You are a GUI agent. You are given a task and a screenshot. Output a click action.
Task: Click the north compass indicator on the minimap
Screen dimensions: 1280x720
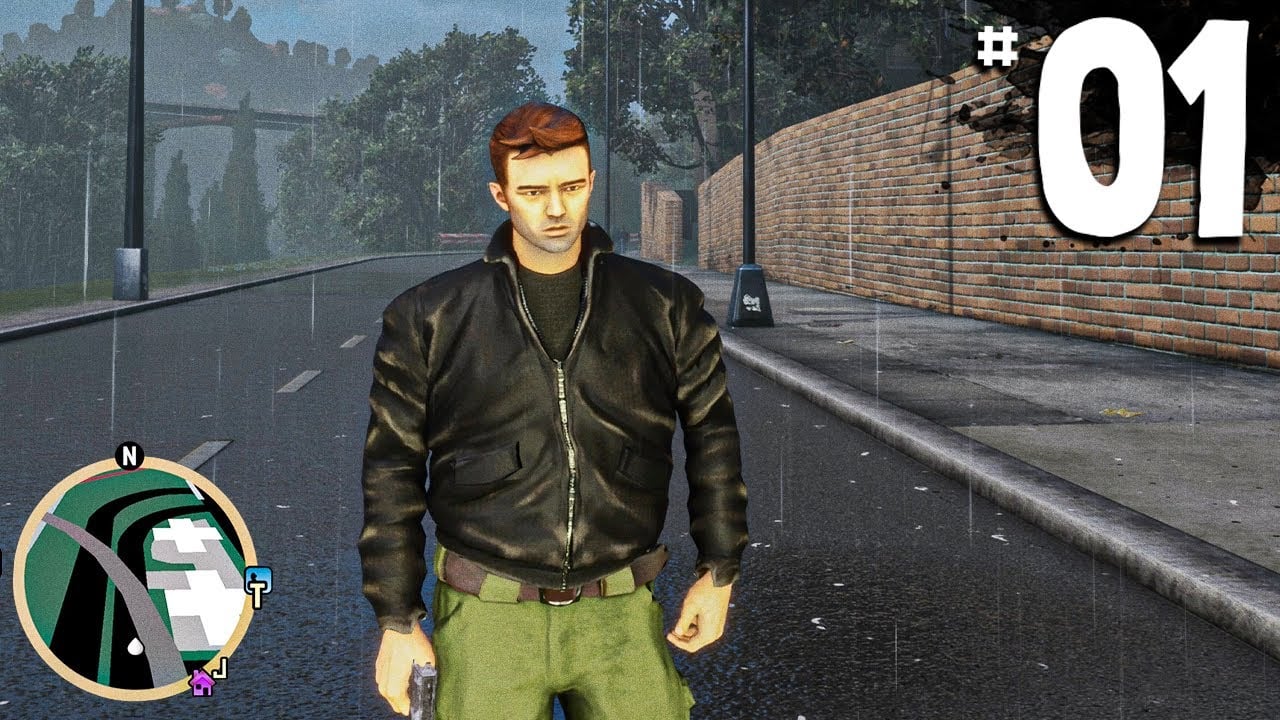129,456
